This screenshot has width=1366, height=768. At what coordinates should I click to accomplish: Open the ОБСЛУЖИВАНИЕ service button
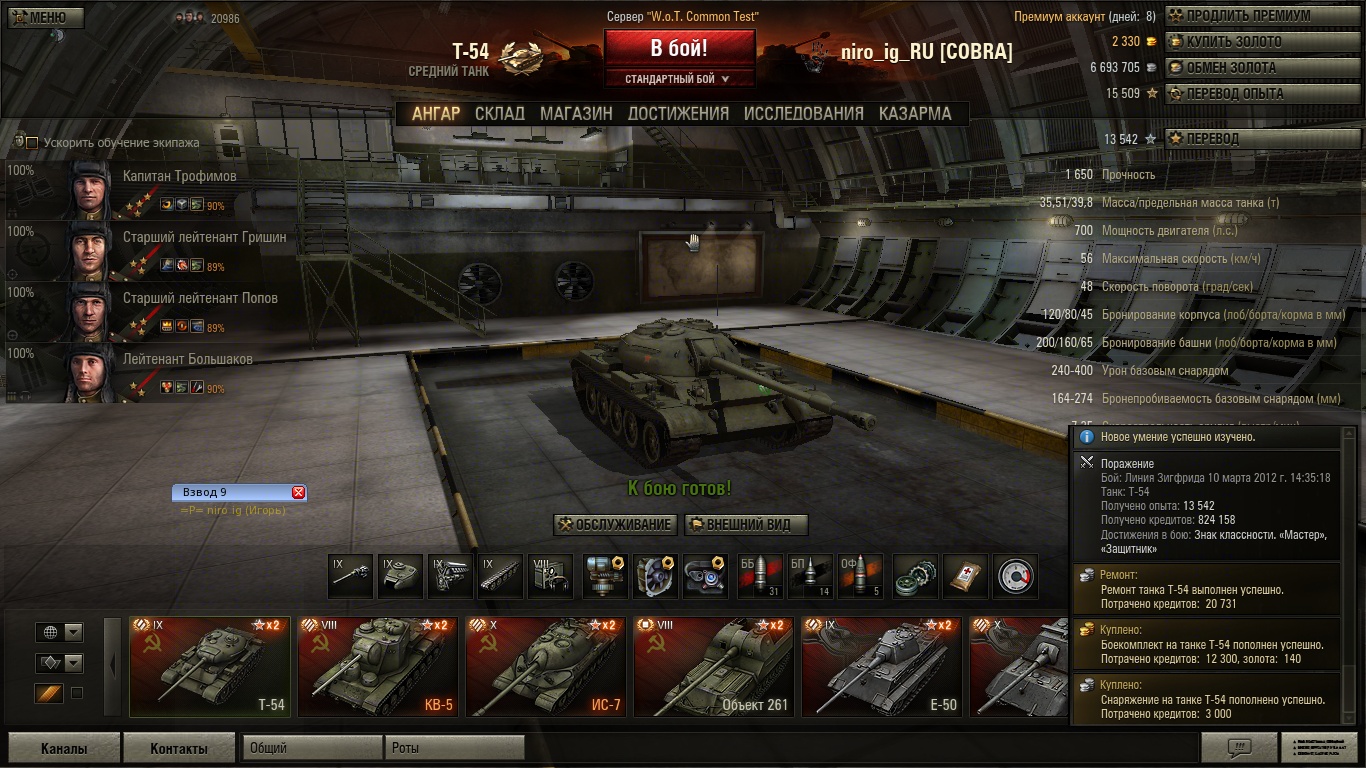(615, 525)
